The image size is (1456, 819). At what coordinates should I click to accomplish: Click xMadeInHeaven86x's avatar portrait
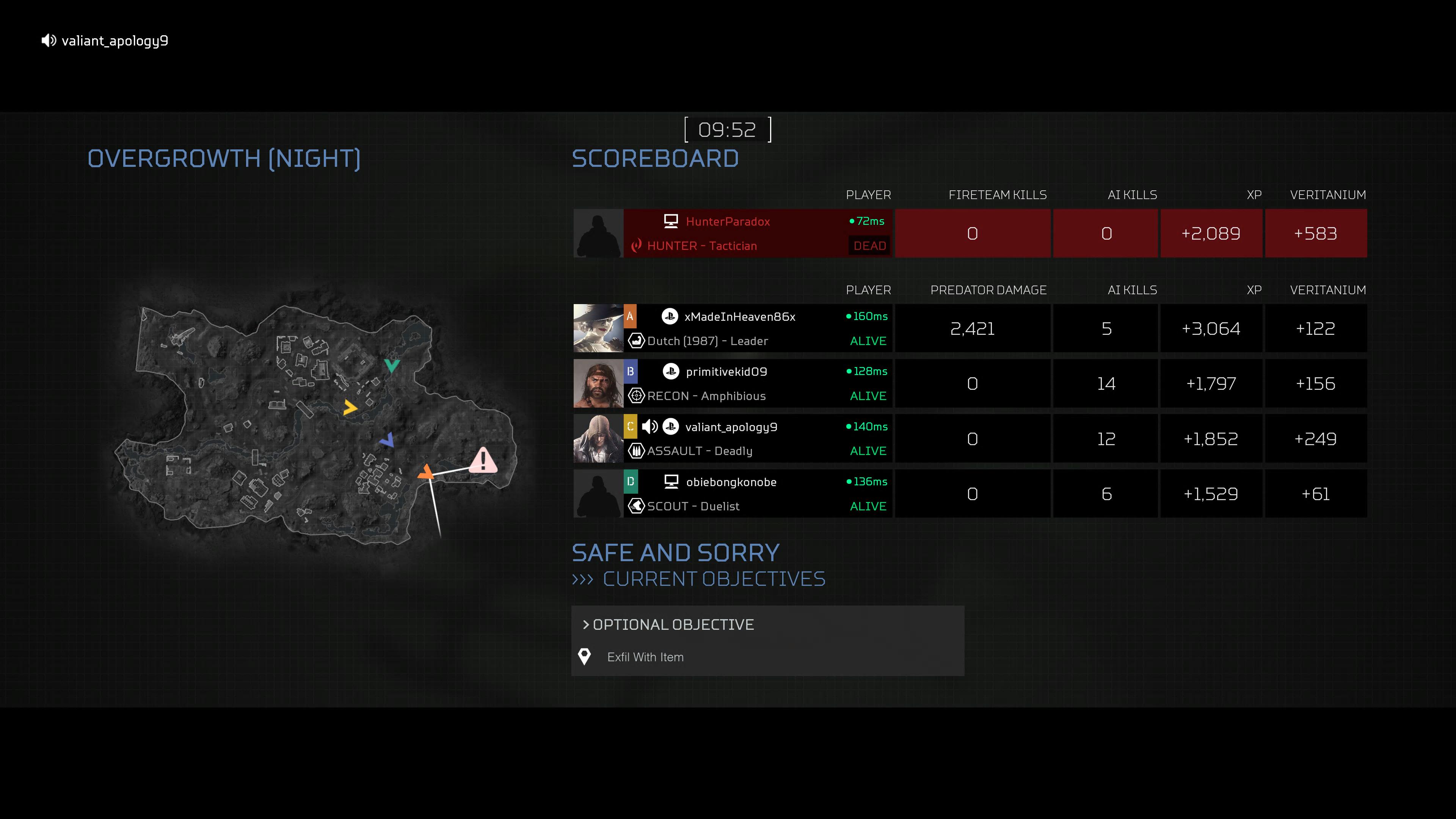tap(598, 328)
